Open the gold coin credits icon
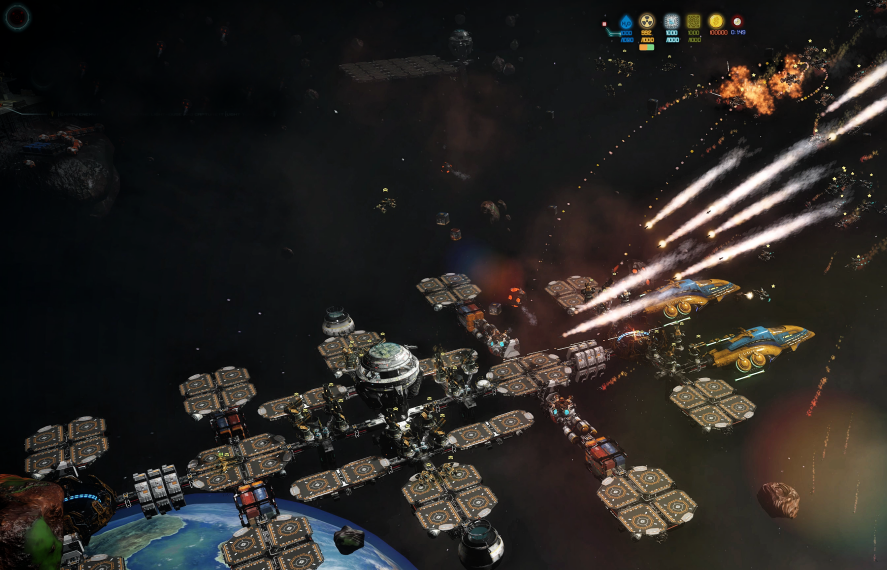Screen dimensions: 887x570 tap(716, 20)
